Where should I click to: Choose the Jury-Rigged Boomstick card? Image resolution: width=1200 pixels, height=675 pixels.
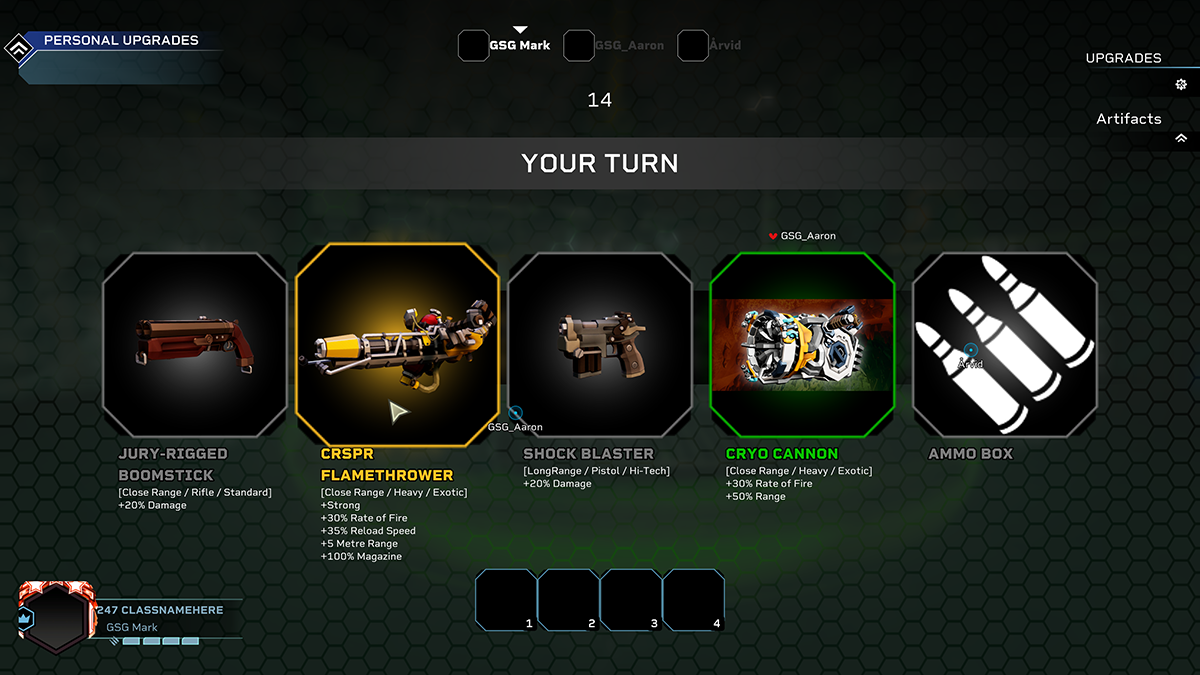pyautogui.click(x=195, y=345)
